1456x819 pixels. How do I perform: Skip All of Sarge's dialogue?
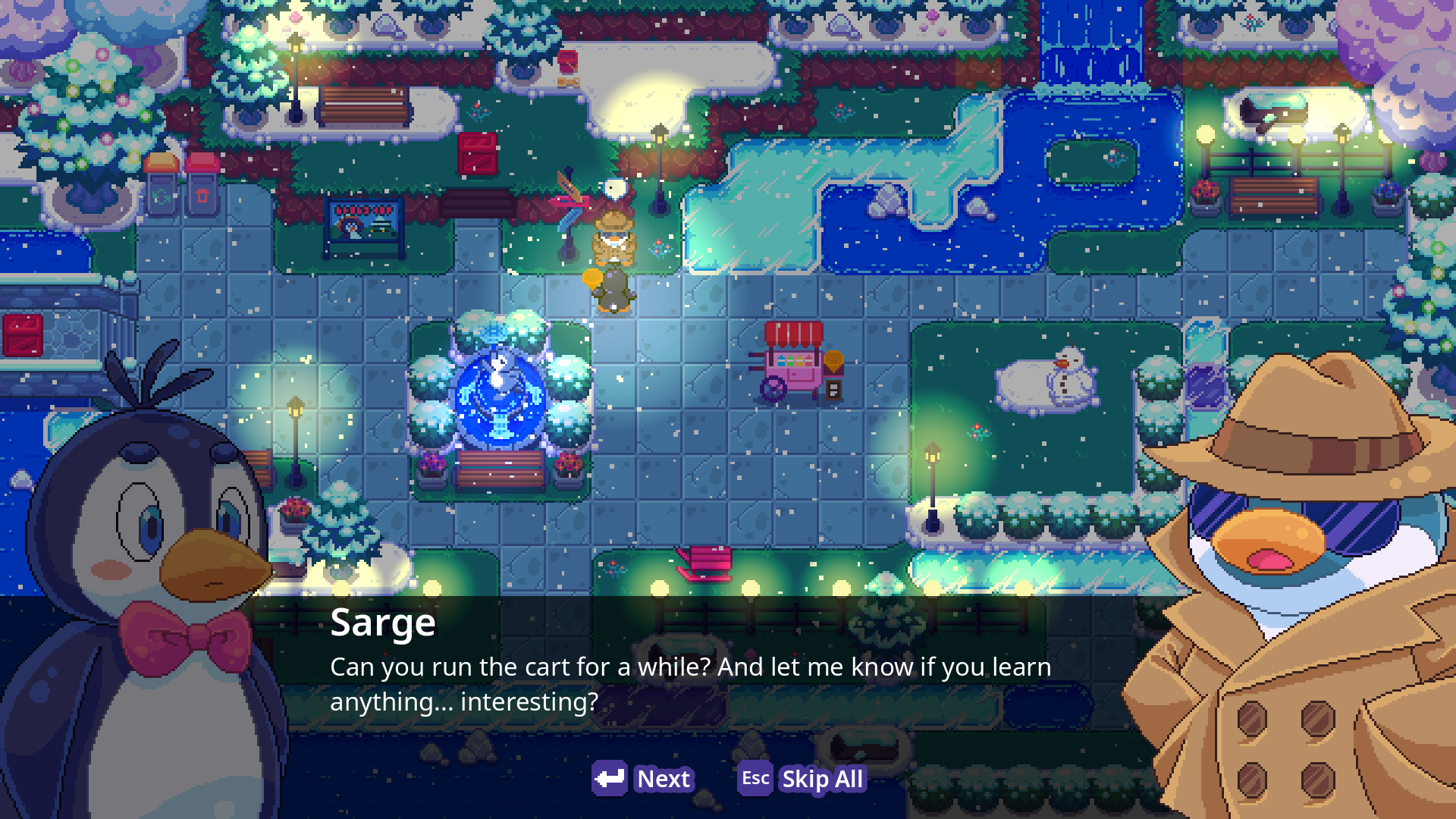[802, 779]
